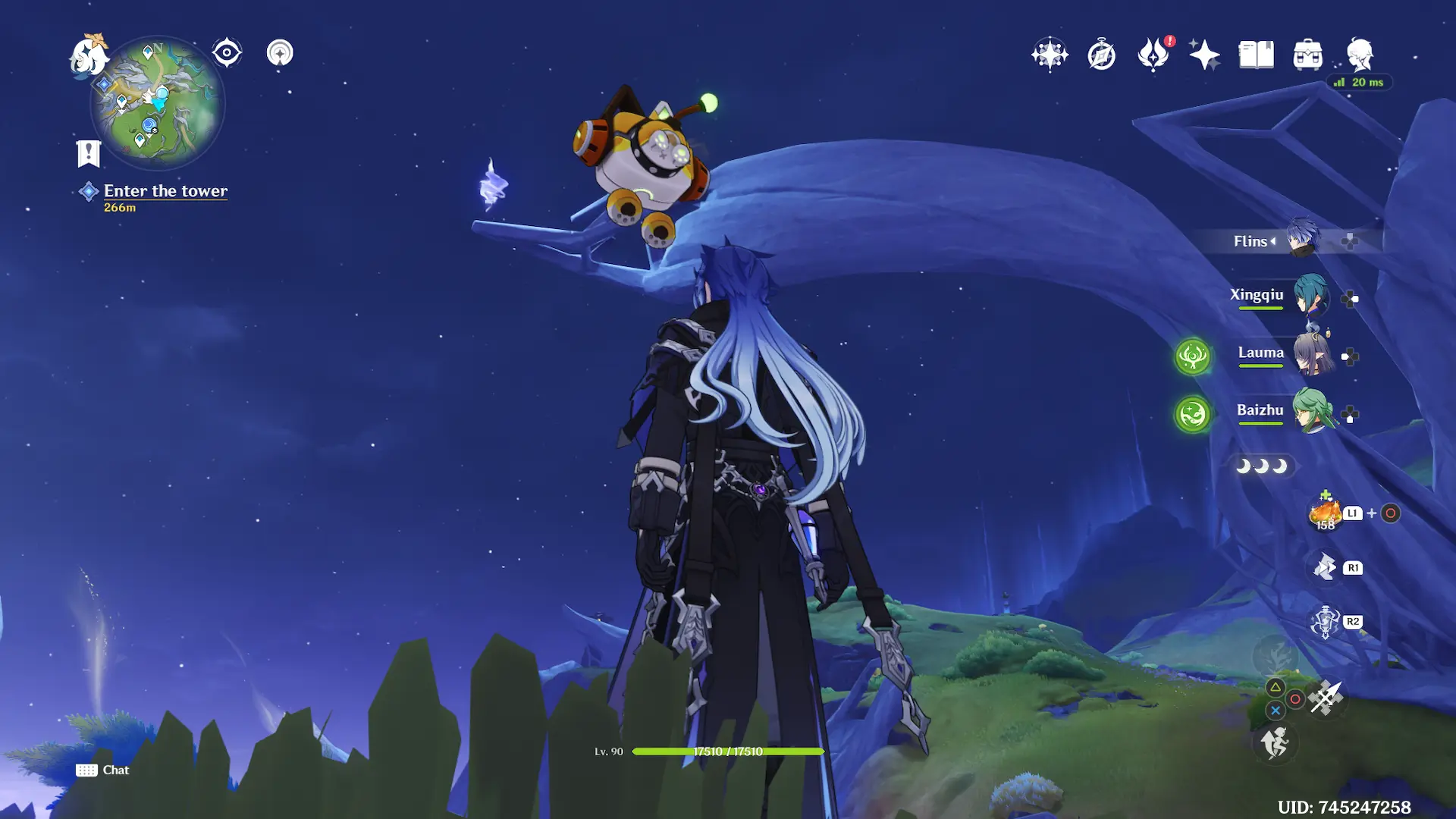Use the food item with 158 count
The width and height of the screenshot is (1456, 819).
click(x=1326, y=513)
